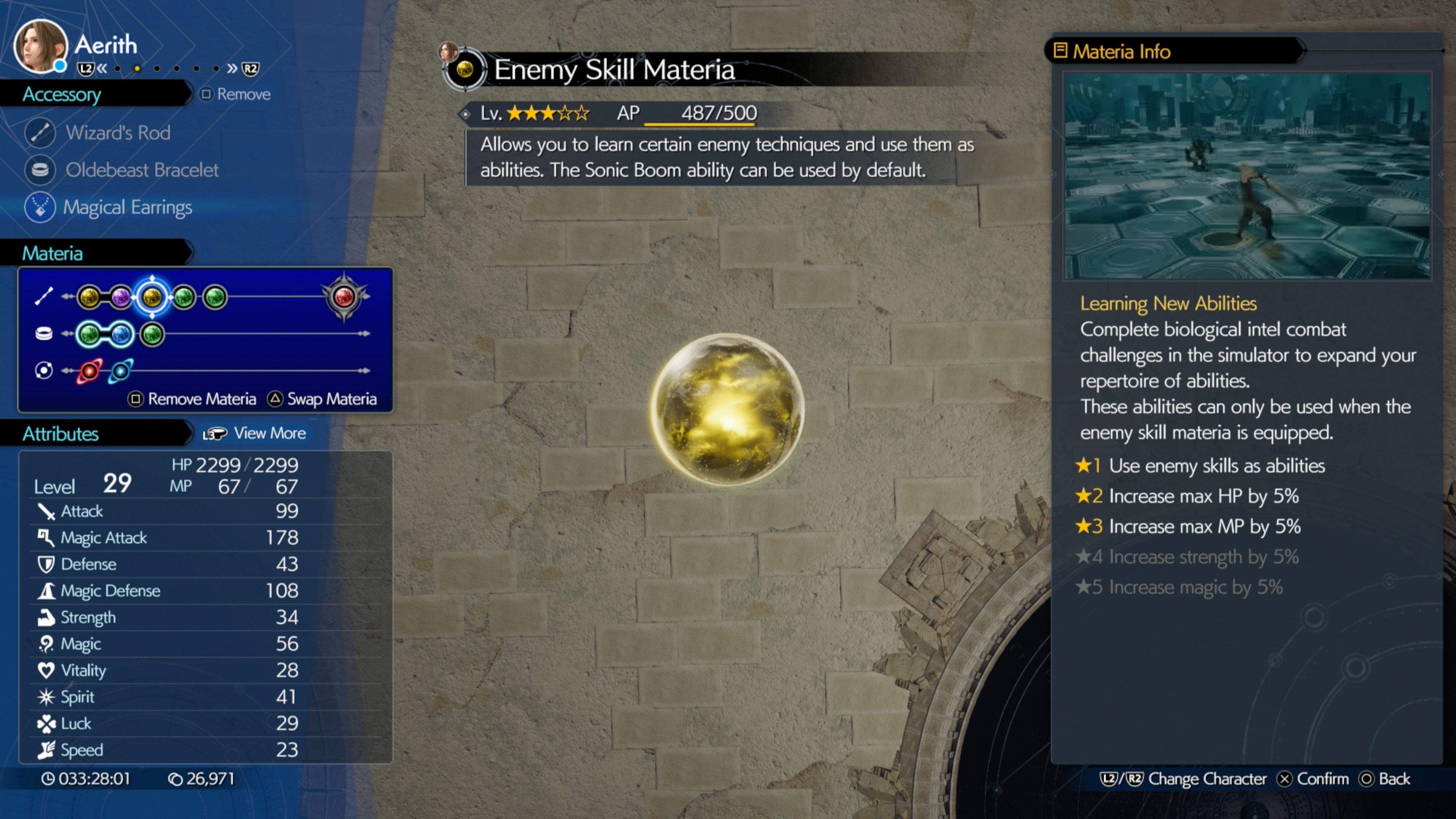This screenshot has width=1456, height=819.
Task: Select the Wizard's Rod weapon entry
Action: coord(118,133)
